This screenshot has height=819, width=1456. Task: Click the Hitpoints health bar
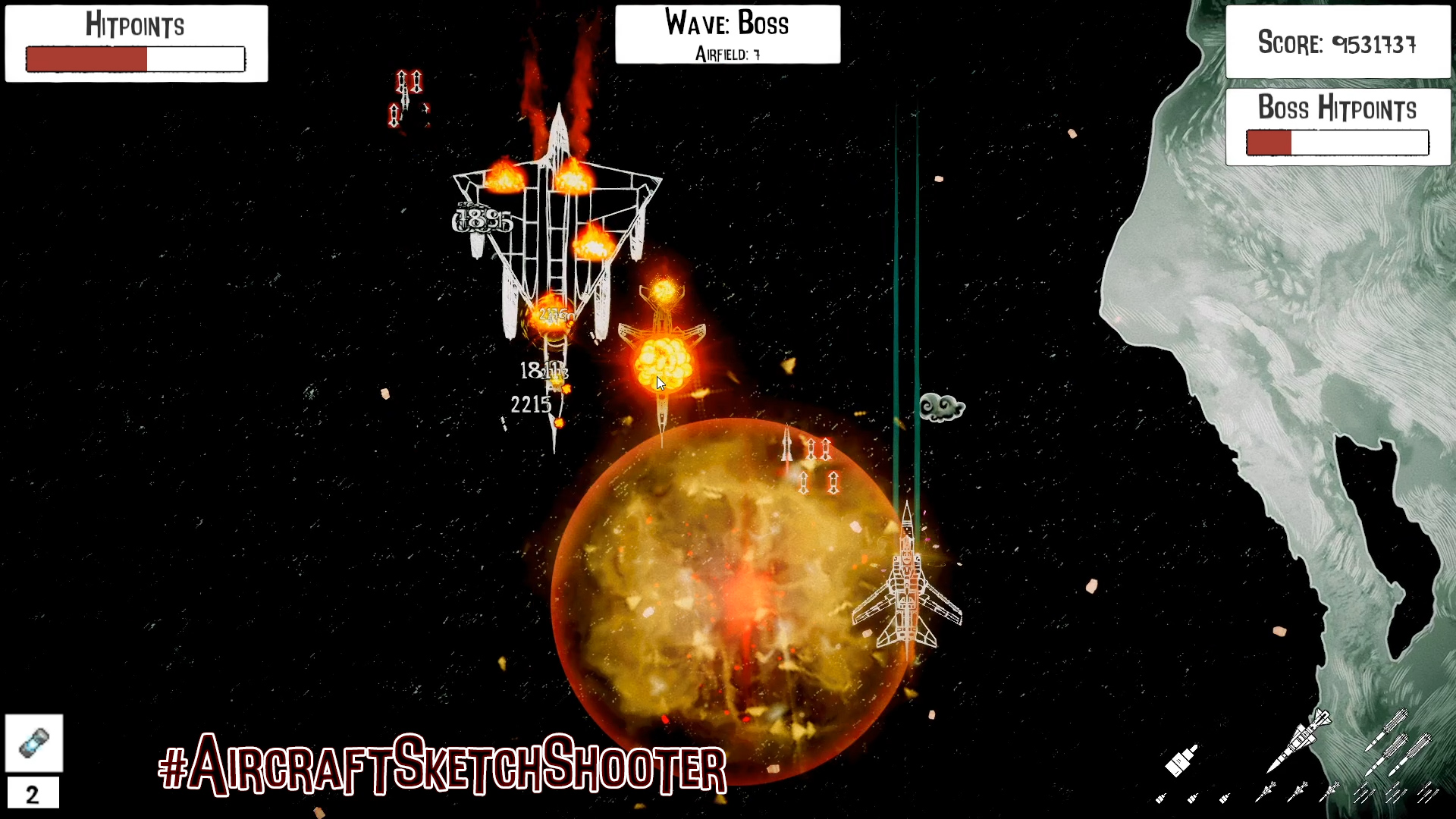tap(135, 58)
